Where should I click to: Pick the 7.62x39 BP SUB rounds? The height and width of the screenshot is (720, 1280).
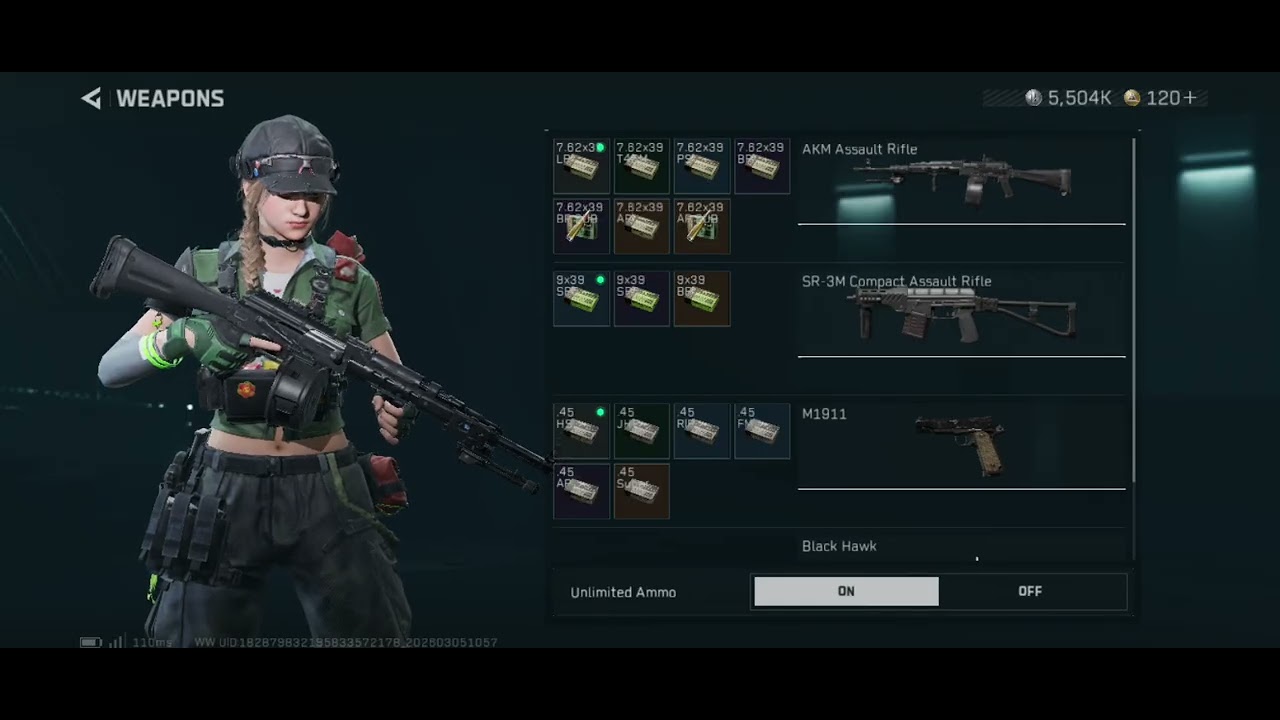click(x=581, y=226)
